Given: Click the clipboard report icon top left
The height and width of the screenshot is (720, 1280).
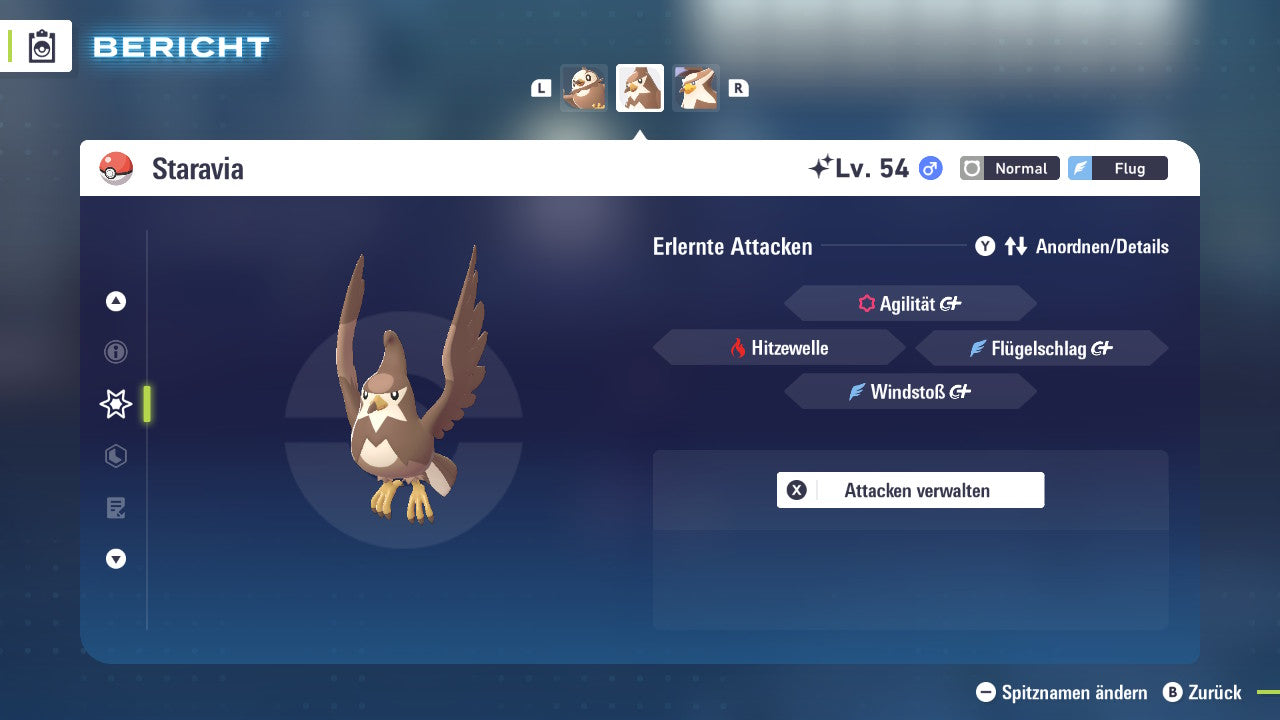Looking at the screenshot, I should (x=41, y=45).
